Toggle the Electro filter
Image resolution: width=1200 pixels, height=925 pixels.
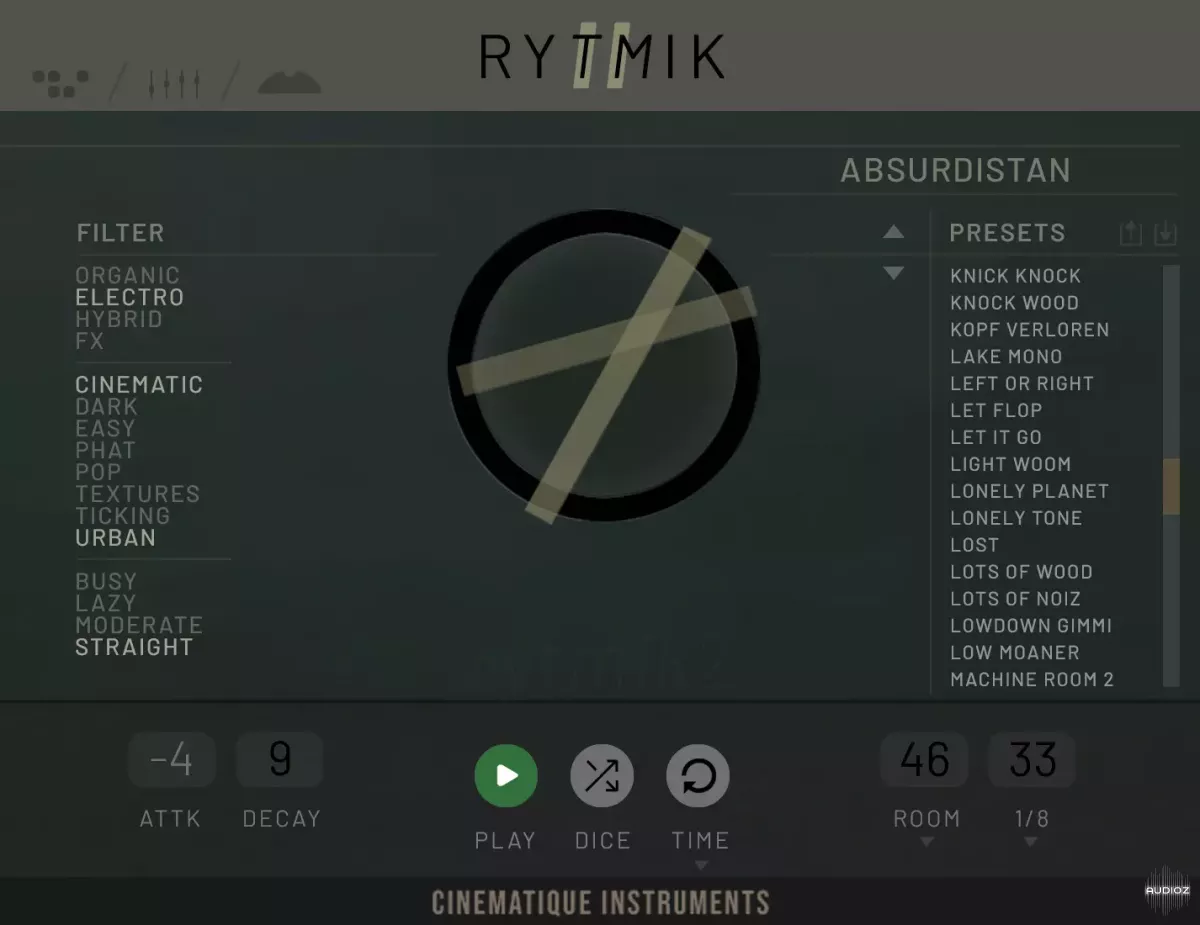click(130, 297)
